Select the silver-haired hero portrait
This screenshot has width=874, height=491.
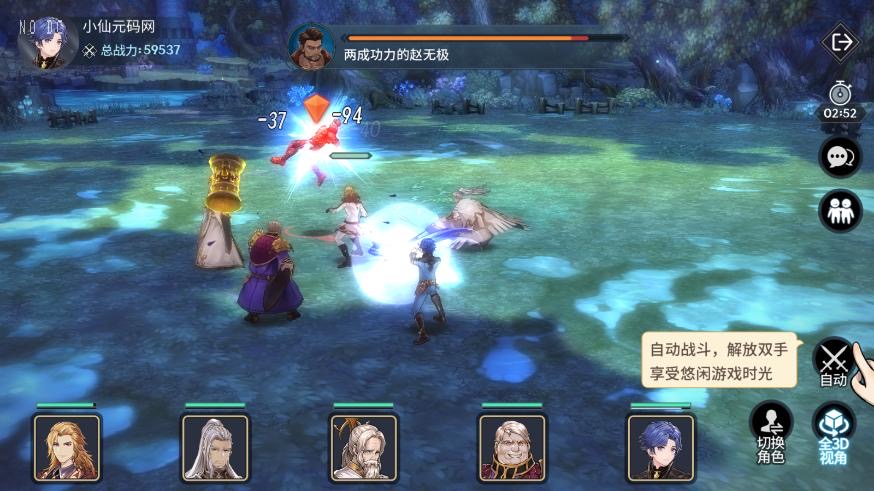pos(215,447)
